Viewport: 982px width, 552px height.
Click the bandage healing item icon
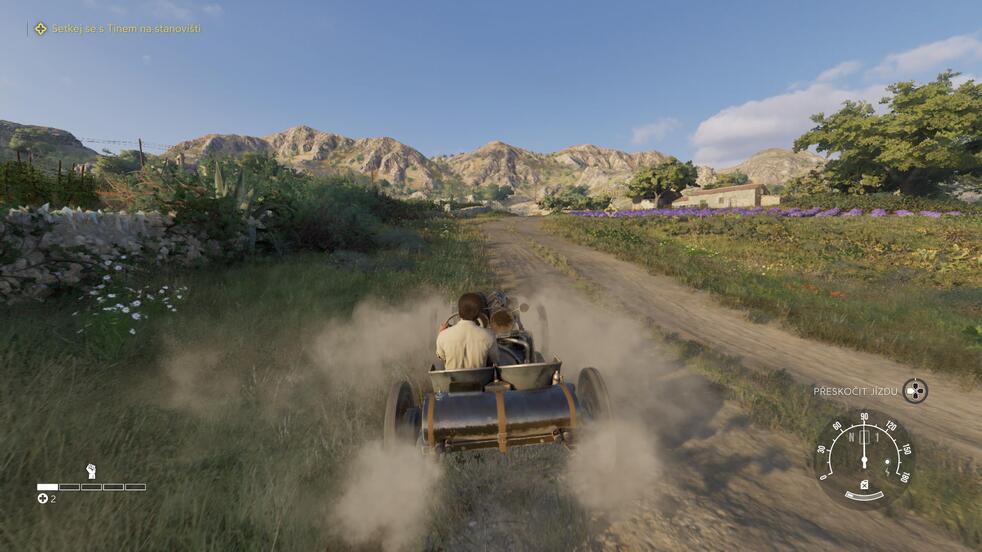point(43,498)
